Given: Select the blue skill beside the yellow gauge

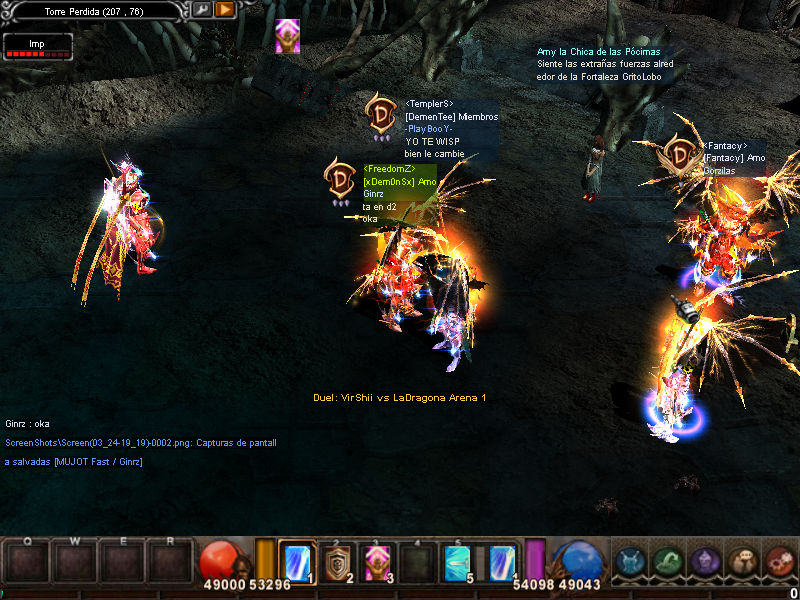Looking at the screenshot, I should pyautogui.click(x=297, y=561).
